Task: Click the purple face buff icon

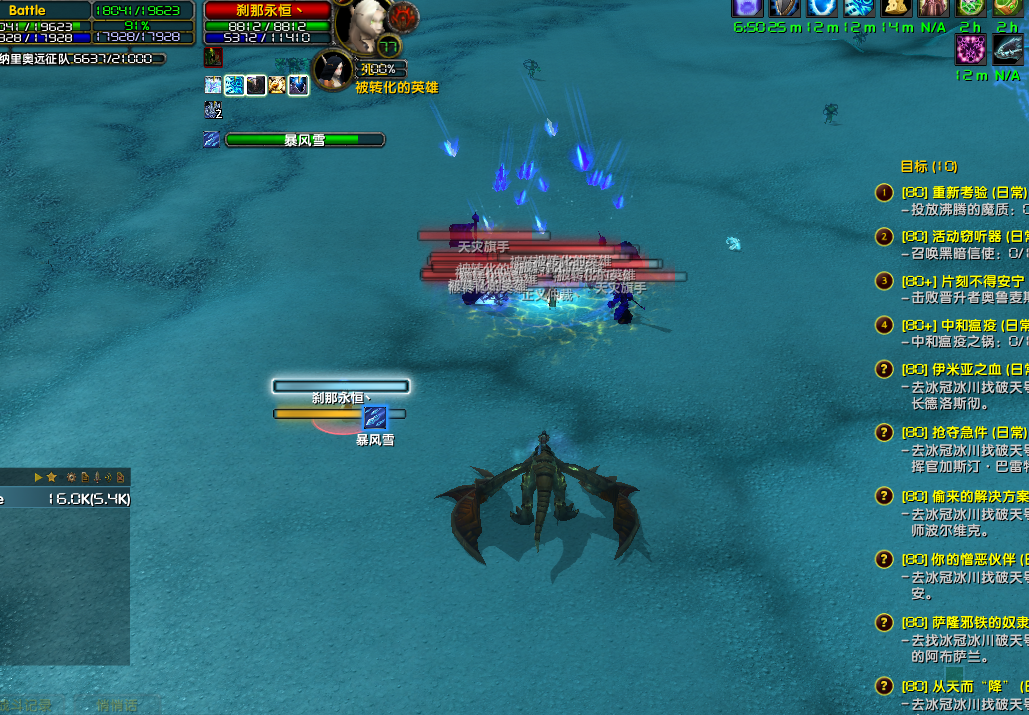Action: pyautogui.click(x=747, y=8)
